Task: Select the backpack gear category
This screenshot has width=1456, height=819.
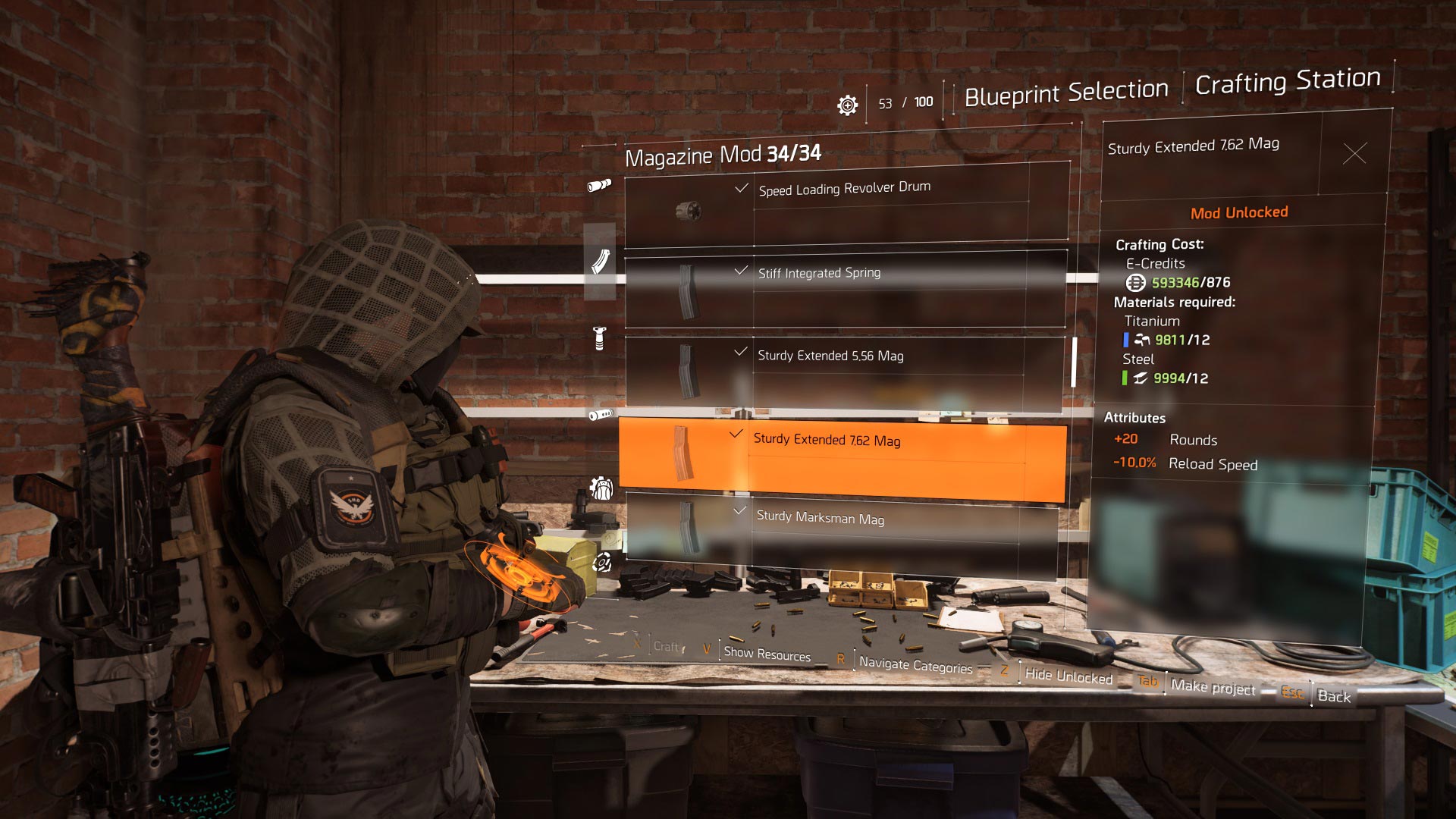Action: [601, 489]
